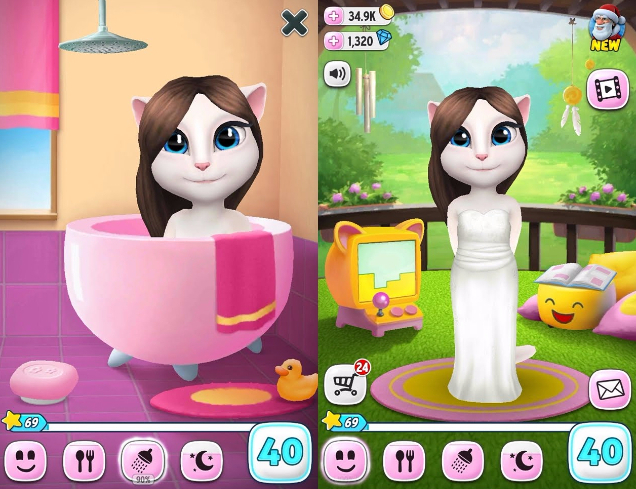This screenshot has height=489, width=636.
Task: Select the shower button showing 90%
Action: point(142,458)
